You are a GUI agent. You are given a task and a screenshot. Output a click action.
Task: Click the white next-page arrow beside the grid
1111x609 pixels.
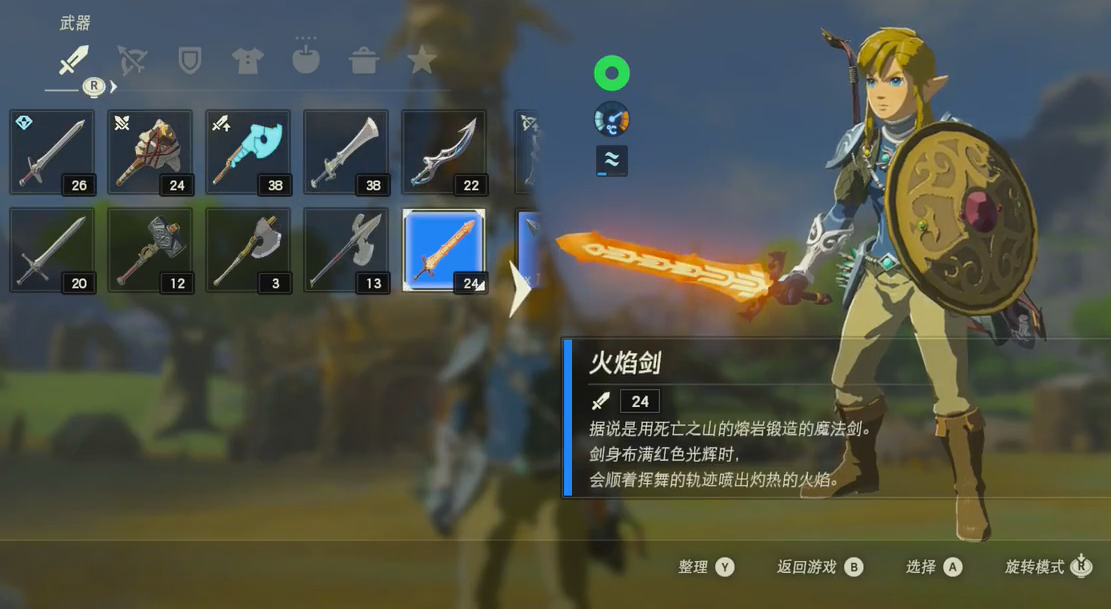point(519,289)
